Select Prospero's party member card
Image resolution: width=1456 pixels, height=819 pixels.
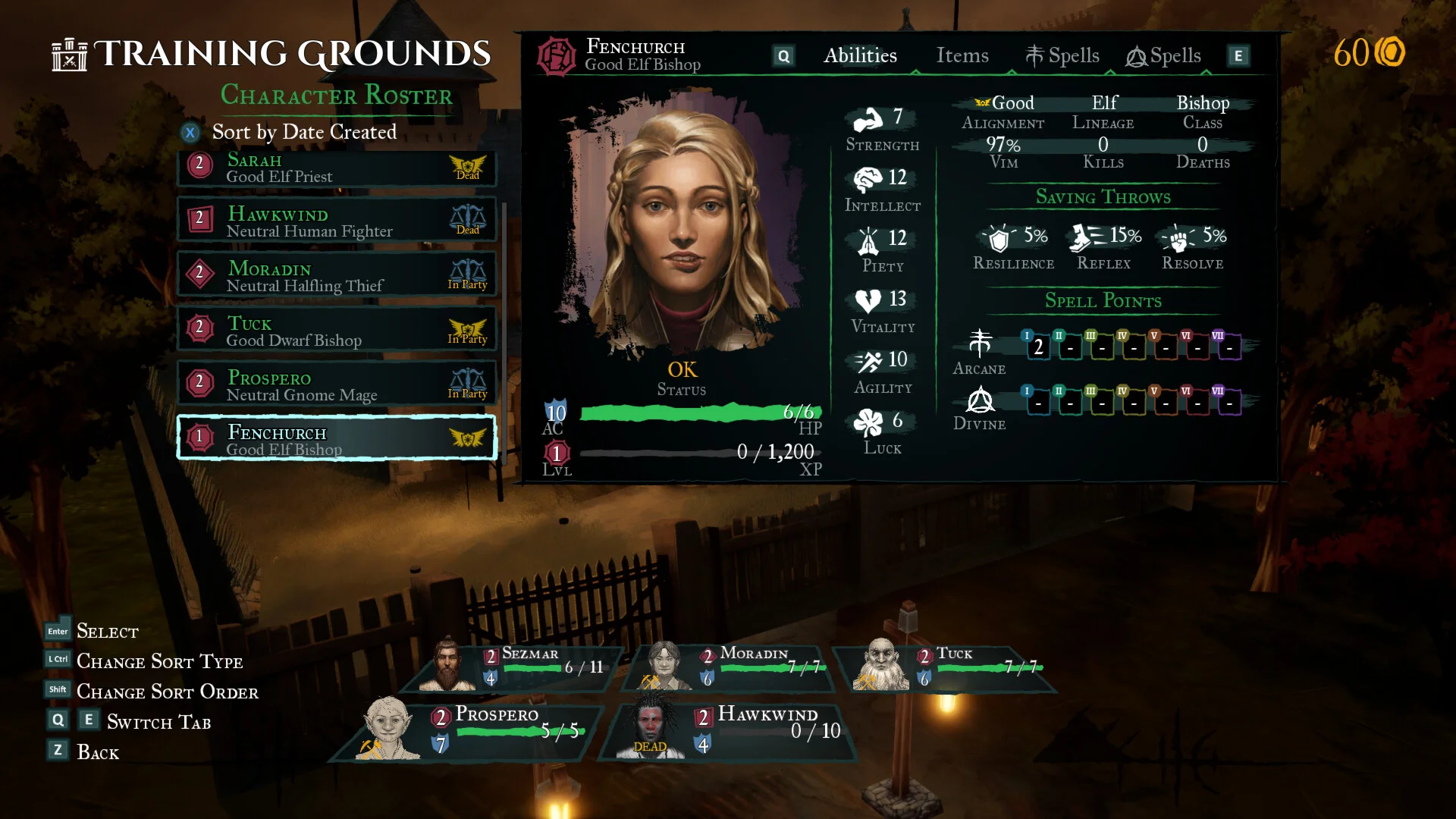470,728
